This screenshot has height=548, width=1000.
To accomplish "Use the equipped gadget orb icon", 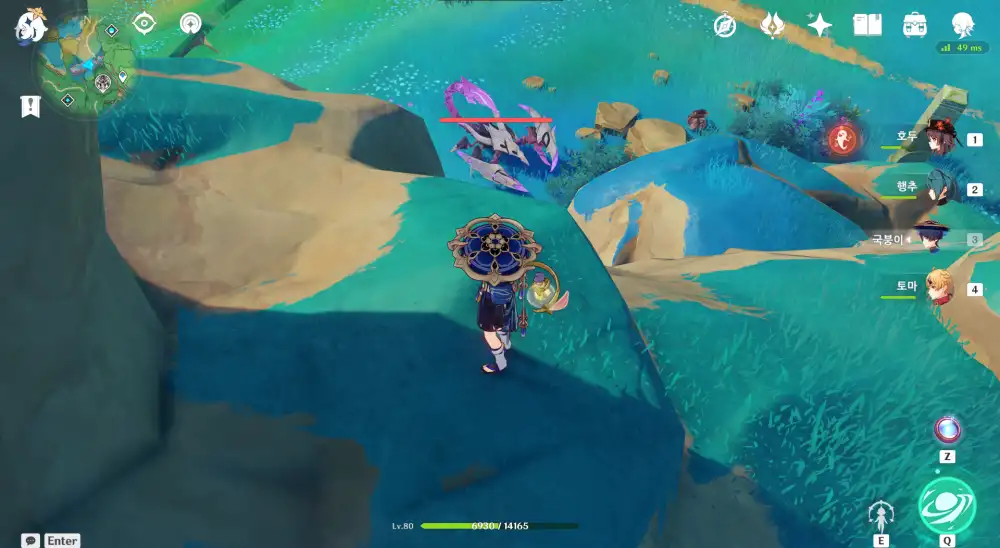I will [946, 430].
